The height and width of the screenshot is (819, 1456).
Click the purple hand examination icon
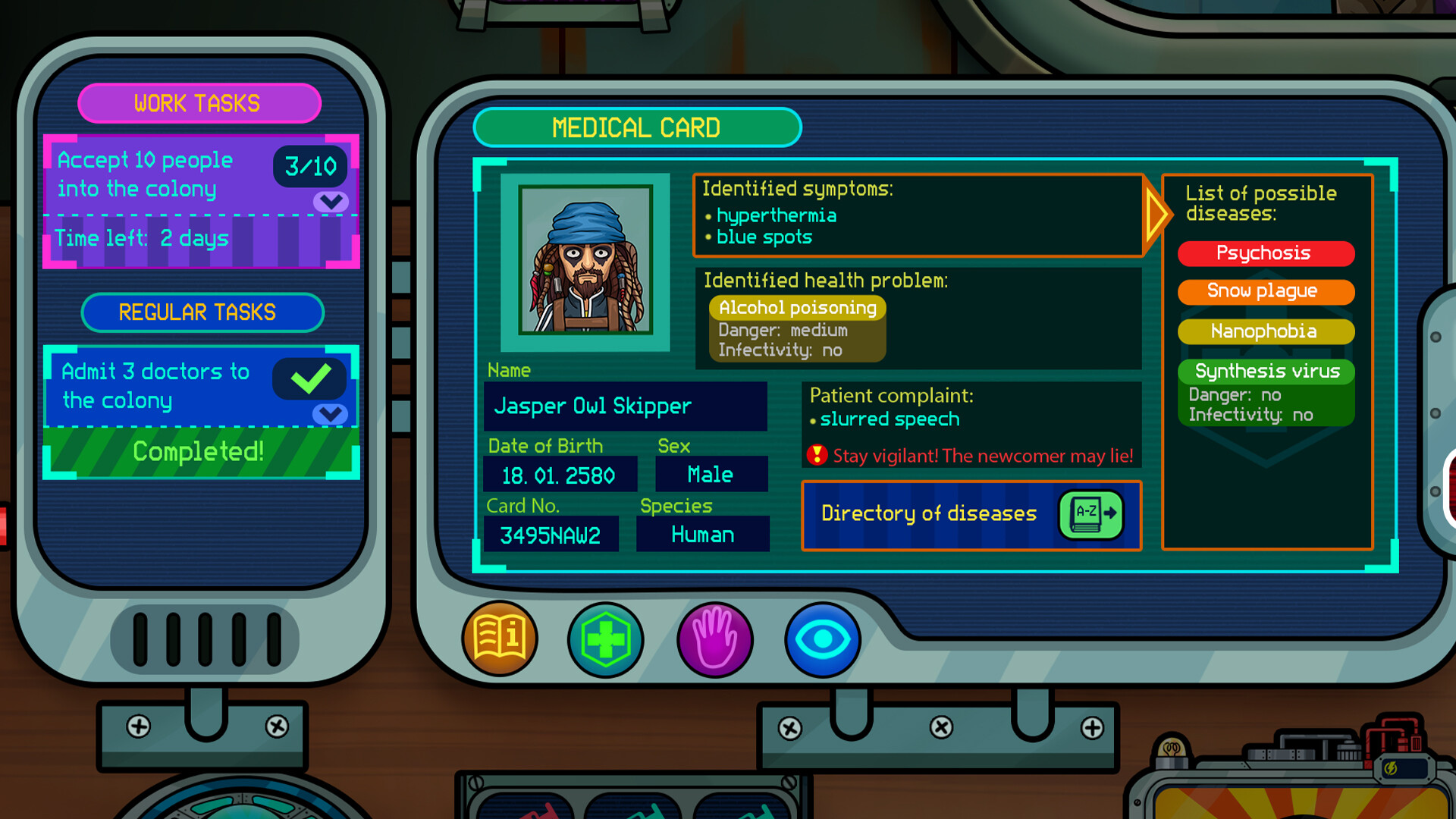point(713,639)
